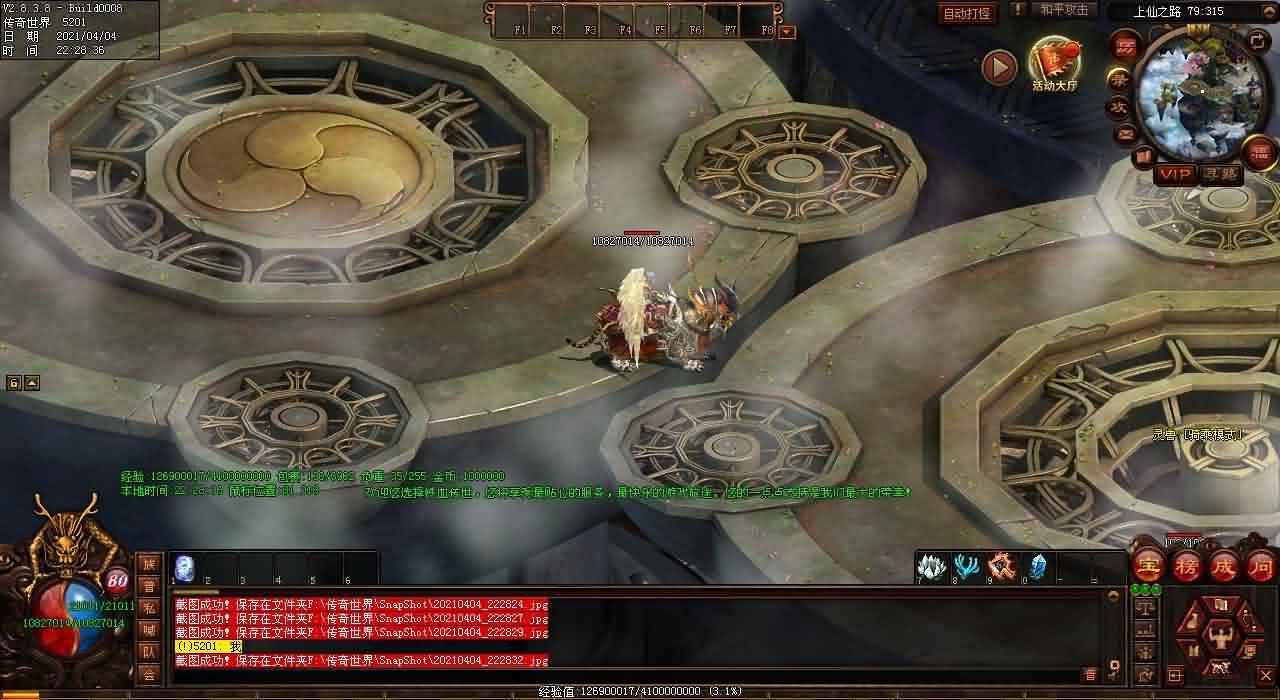The image size is (1280, 700).
Task: Click the round play arrow button
Action: (998, 67)
